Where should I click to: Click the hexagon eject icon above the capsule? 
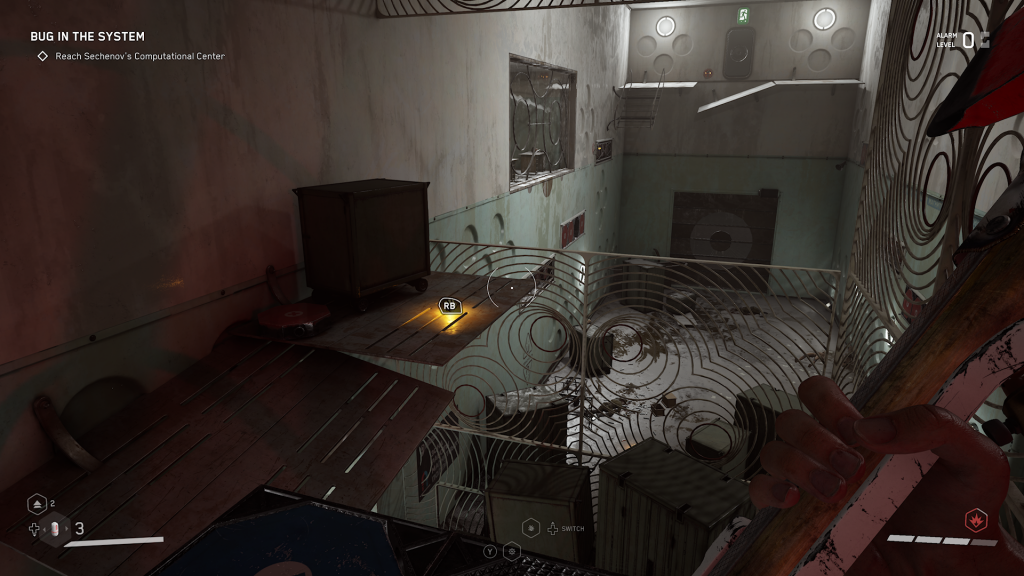pyautogui.click(x=37, y=504)
